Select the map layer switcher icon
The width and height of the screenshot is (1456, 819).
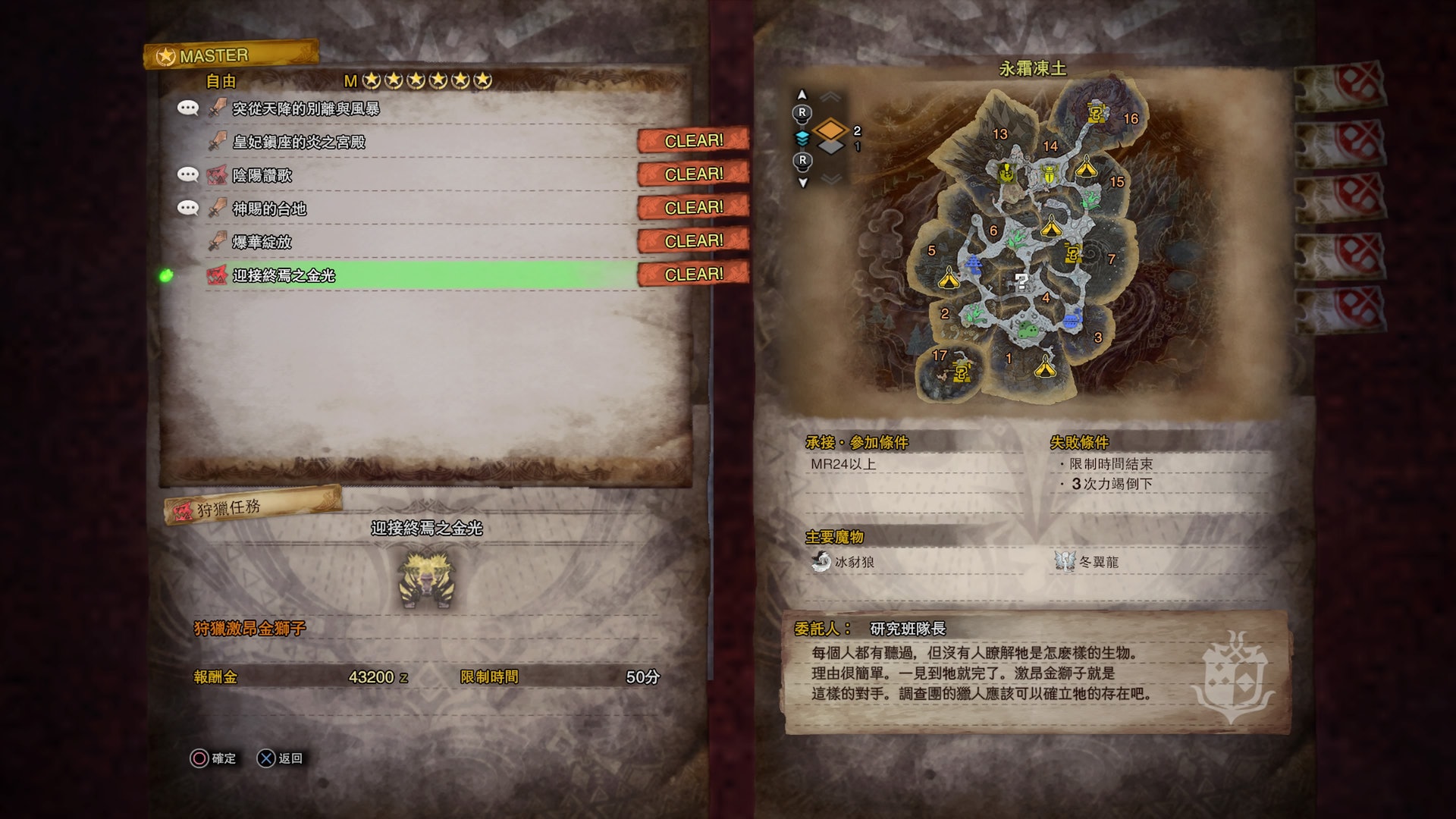click(x=830, y=136)
